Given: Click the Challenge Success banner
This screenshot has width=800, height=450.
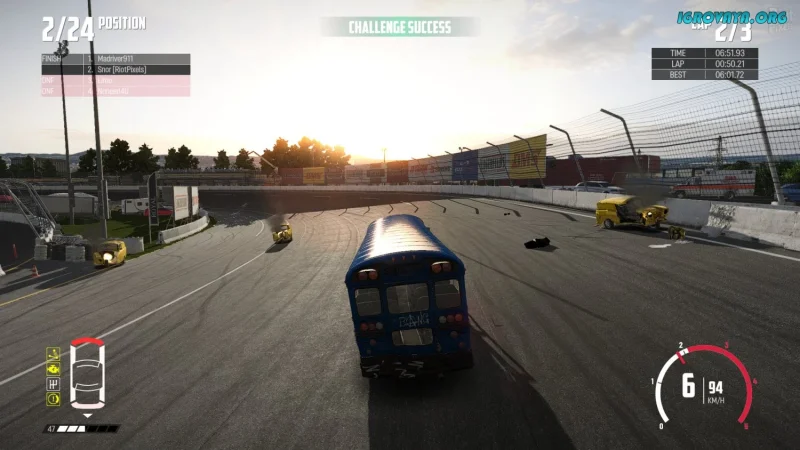Looking at the screenshot, I should 400,27.
